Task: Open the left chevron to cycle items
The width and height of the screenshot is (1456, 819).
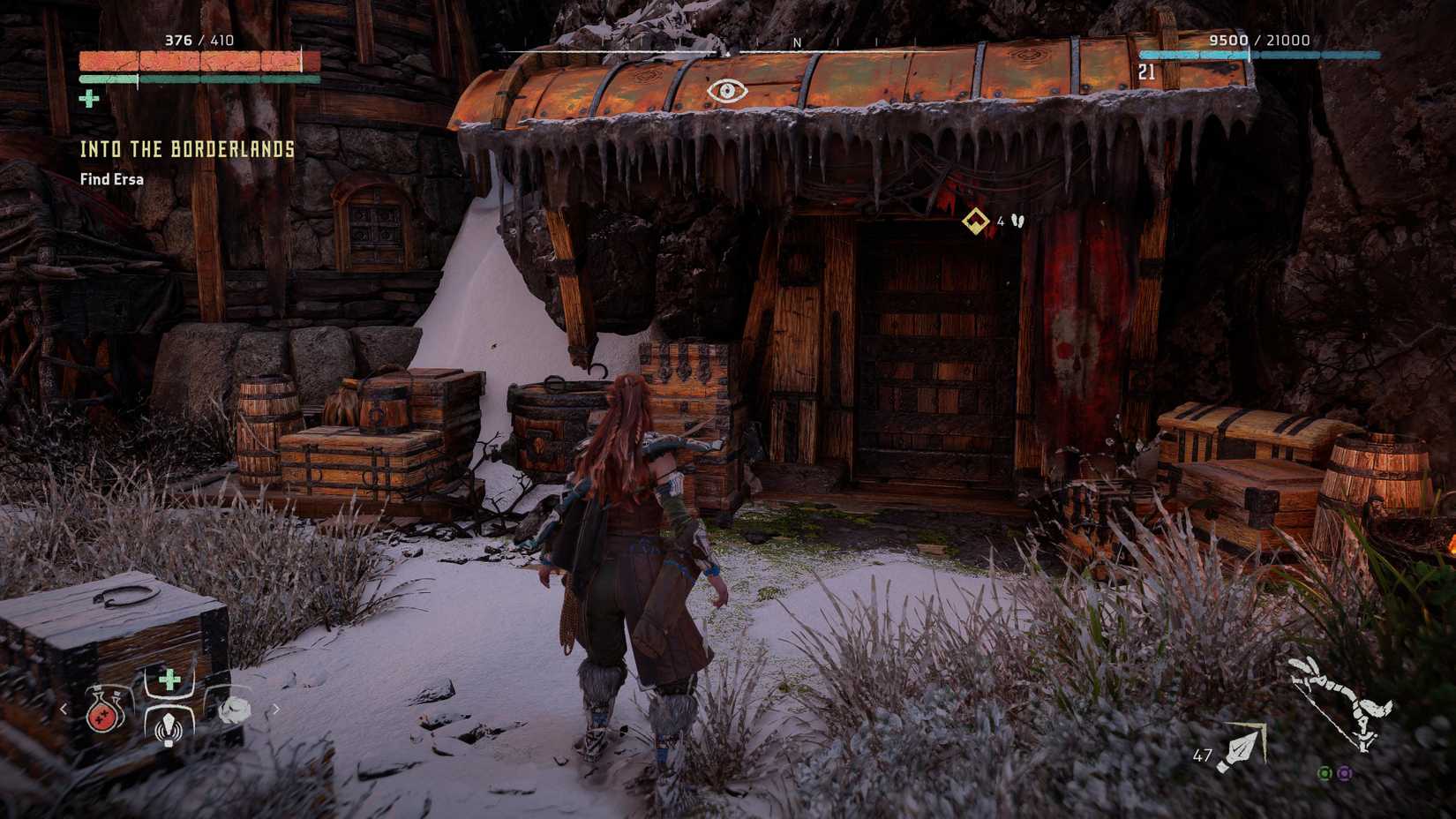Action: pos(63,709)
